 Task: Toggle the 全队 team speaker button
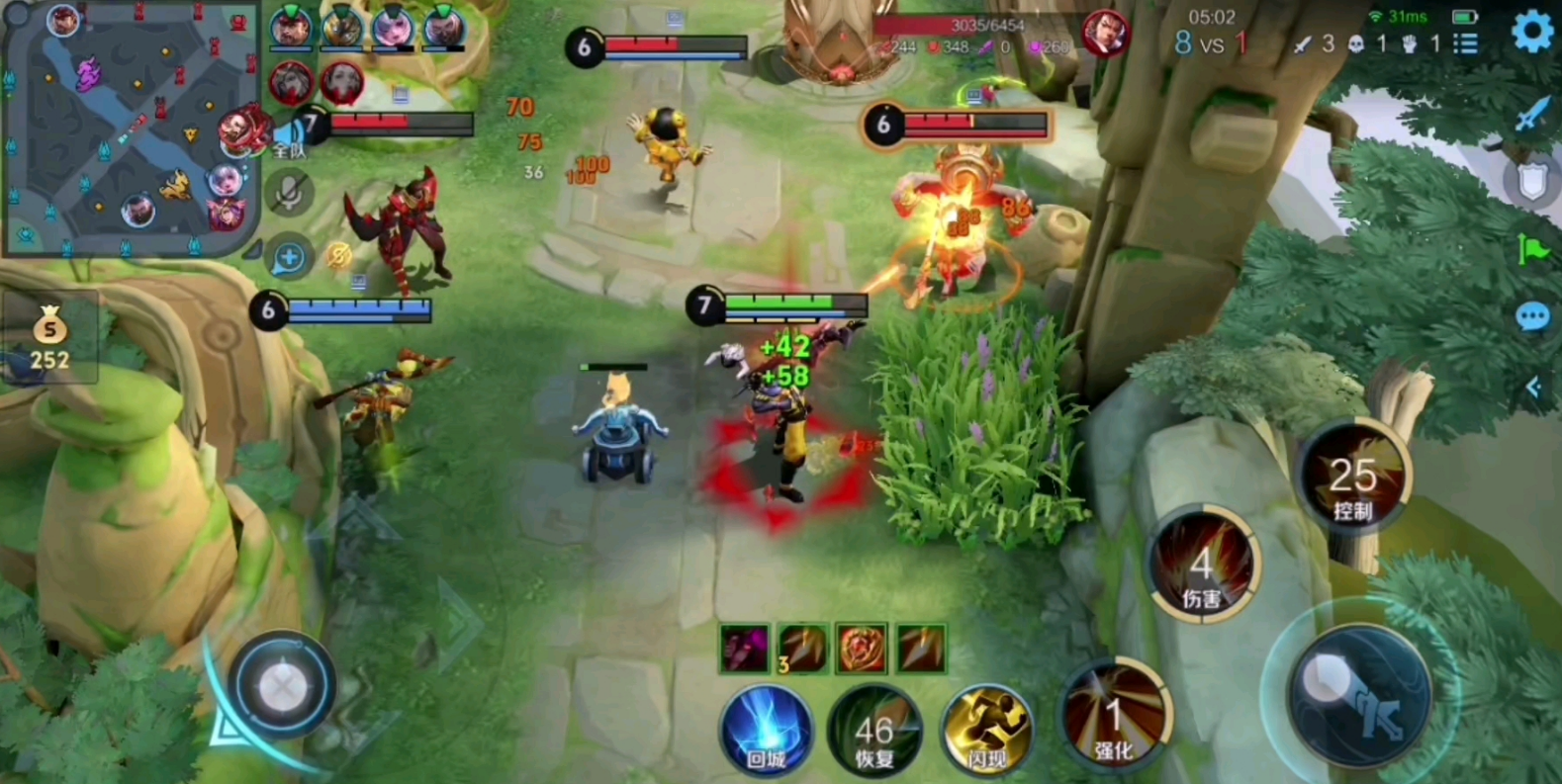[289, 138]
